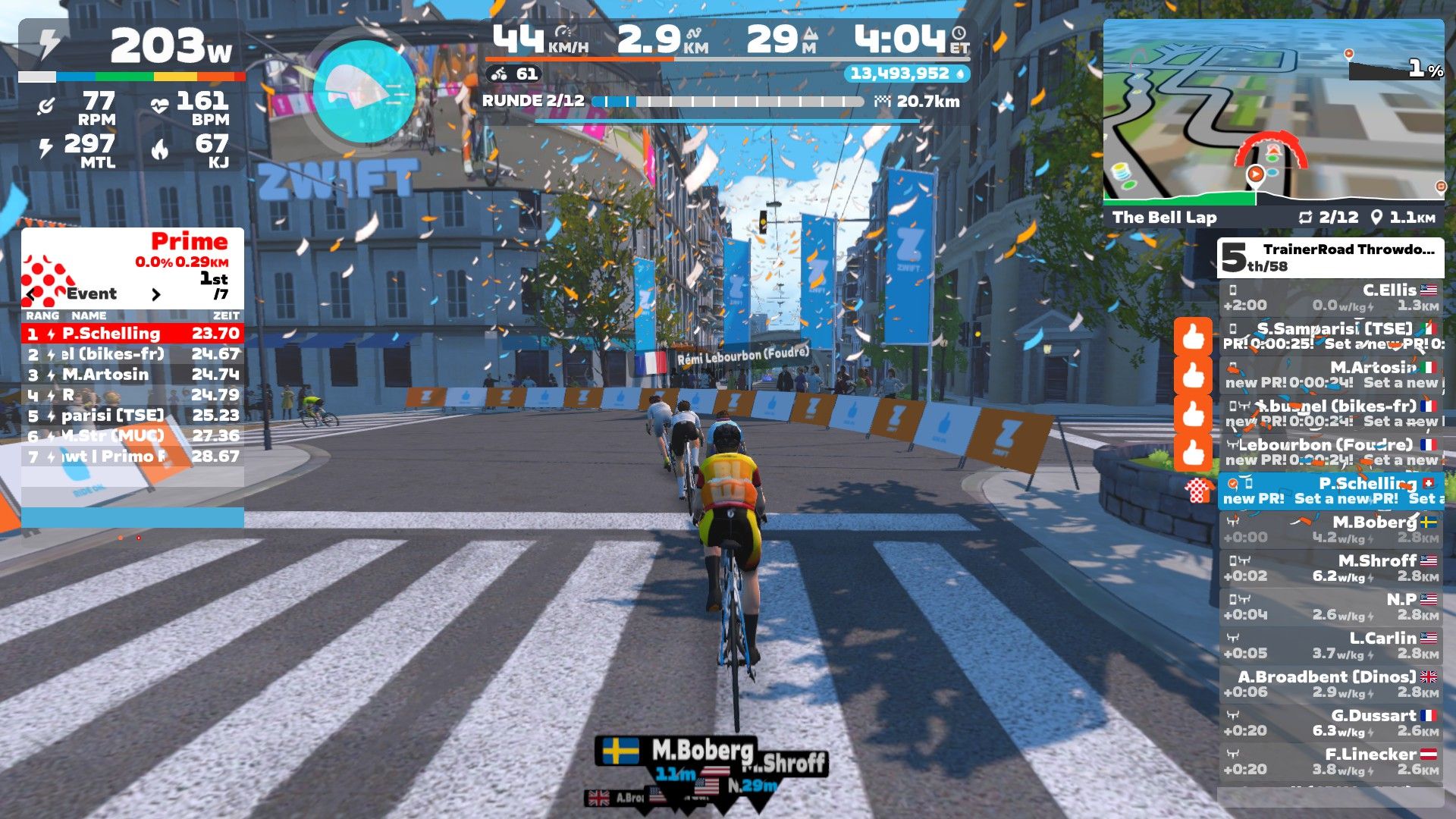
Task: Go to the previous segment leaderboard
Action: point(31,294)
